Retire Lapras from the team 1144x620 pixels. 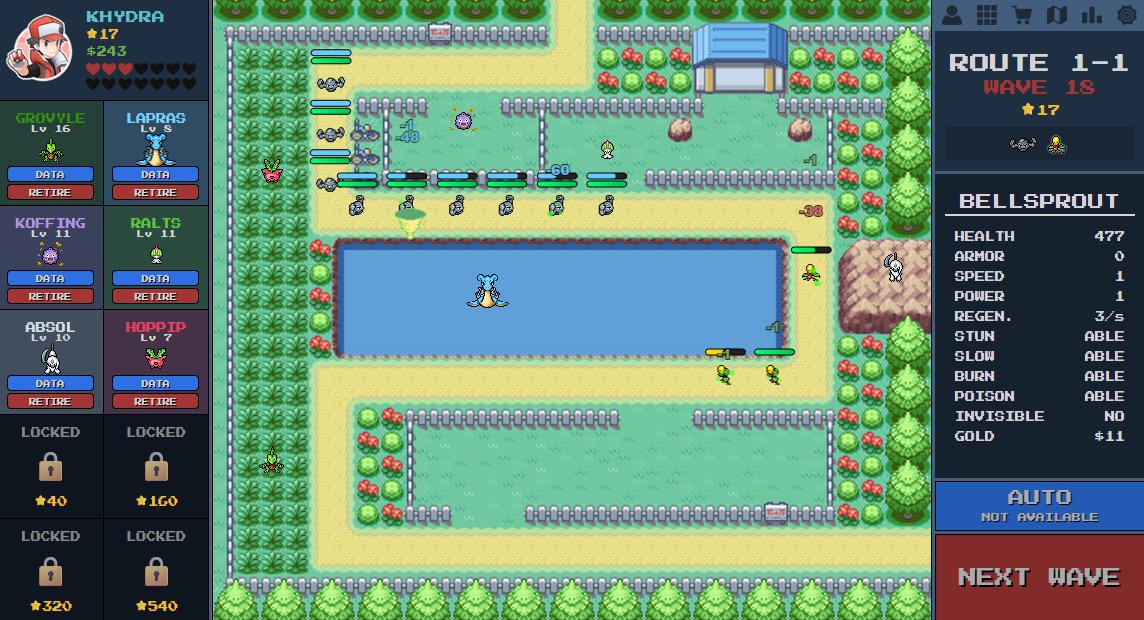155,192
